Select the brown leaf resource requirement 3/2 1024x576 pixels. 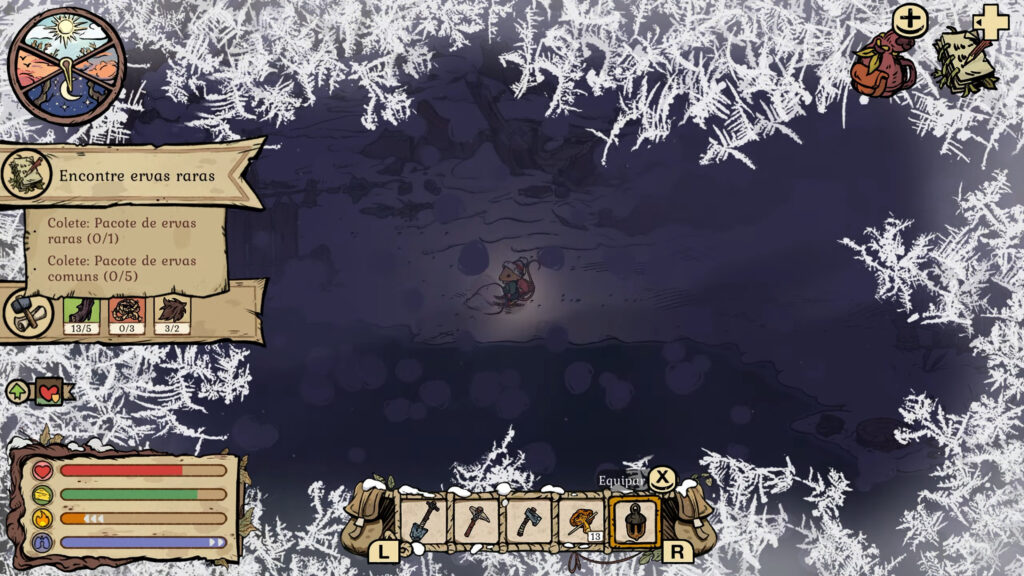172,314
